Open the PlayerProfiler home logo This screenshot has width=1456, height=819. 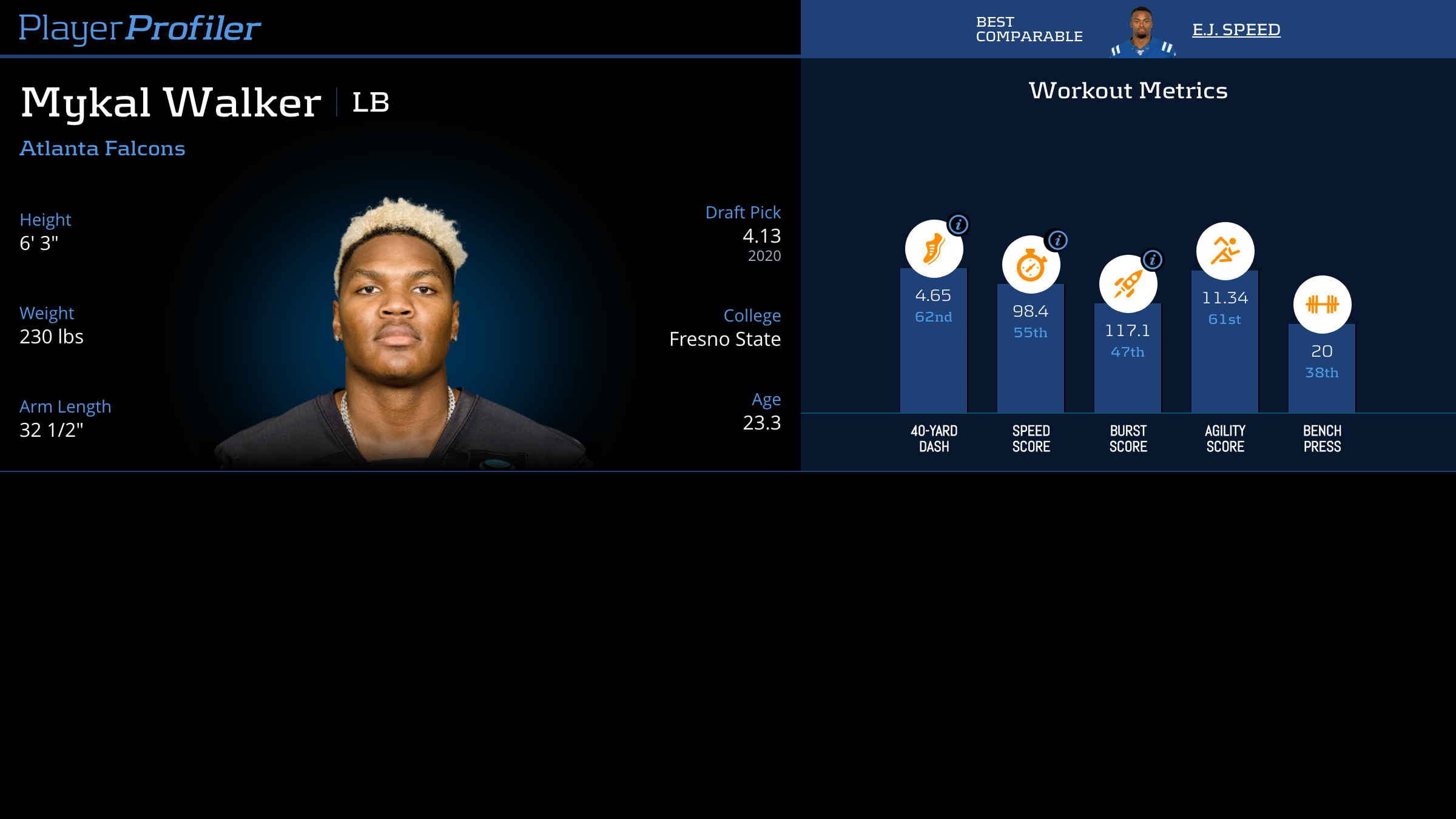point(140,28)
